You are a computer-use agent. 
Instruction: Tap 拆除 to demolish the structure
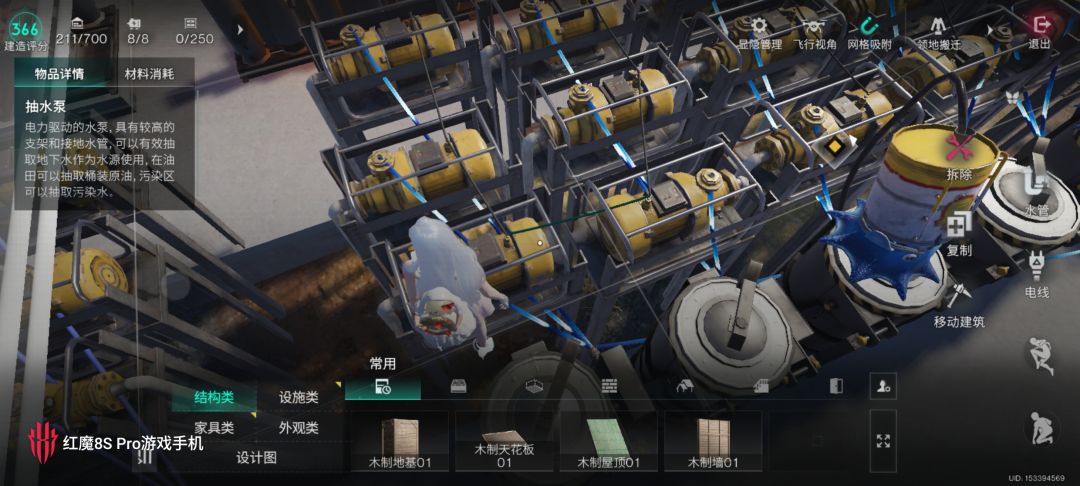pos(959,155)
